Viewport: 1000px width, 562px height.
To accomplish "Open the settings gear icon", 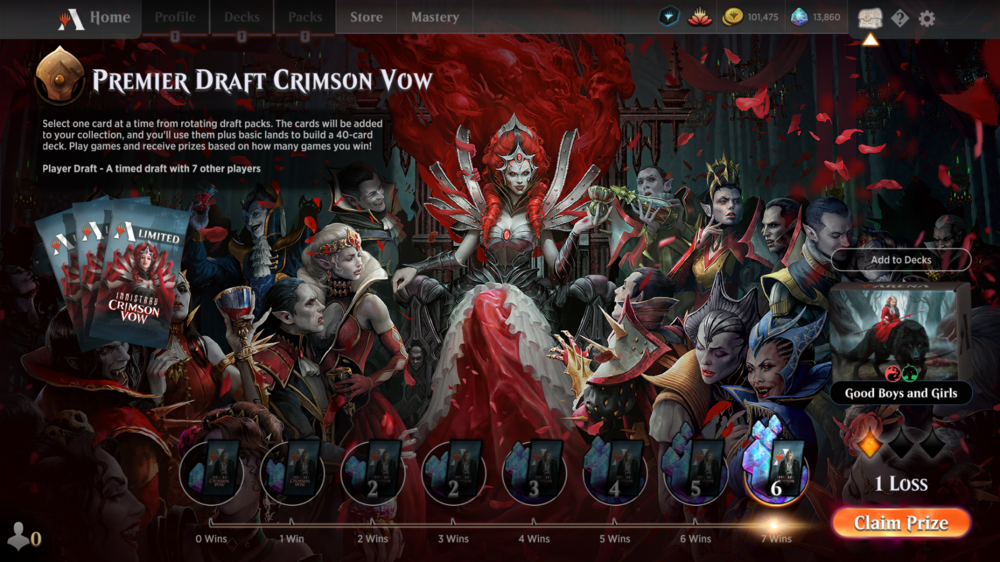I will 927,18.
